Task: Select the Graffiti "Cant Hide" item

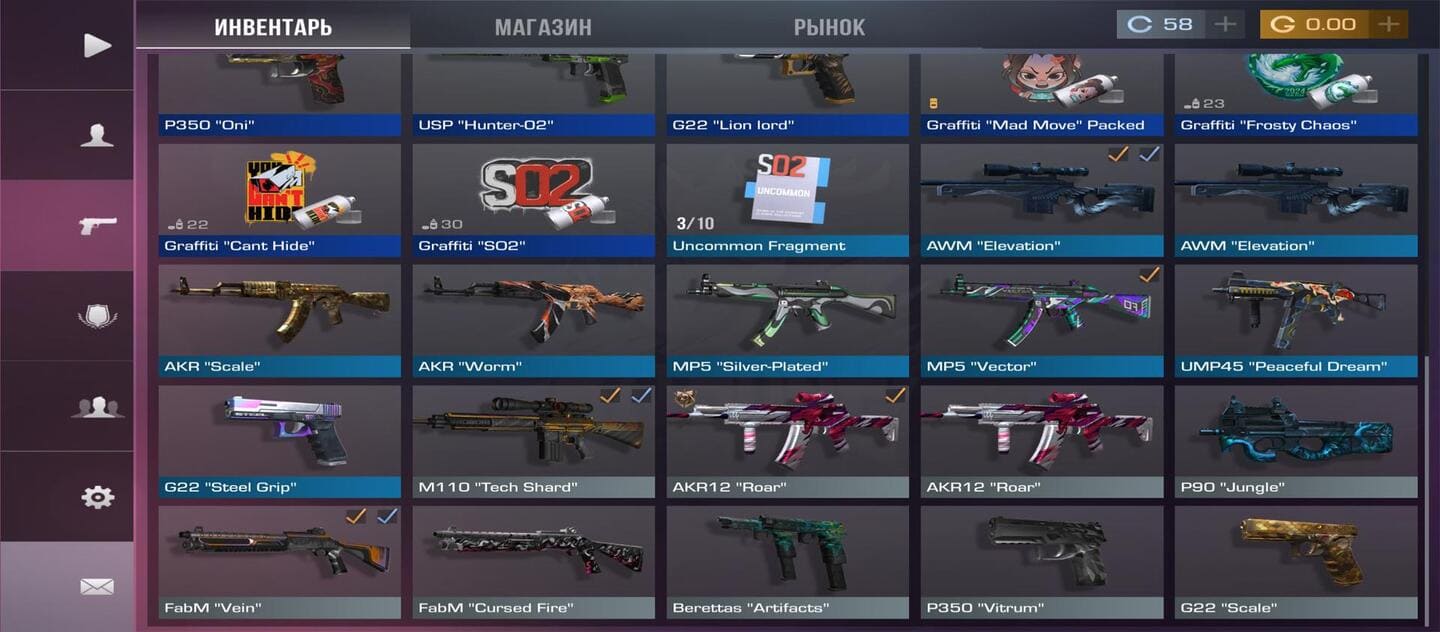Action: click(x=279, y=198)
